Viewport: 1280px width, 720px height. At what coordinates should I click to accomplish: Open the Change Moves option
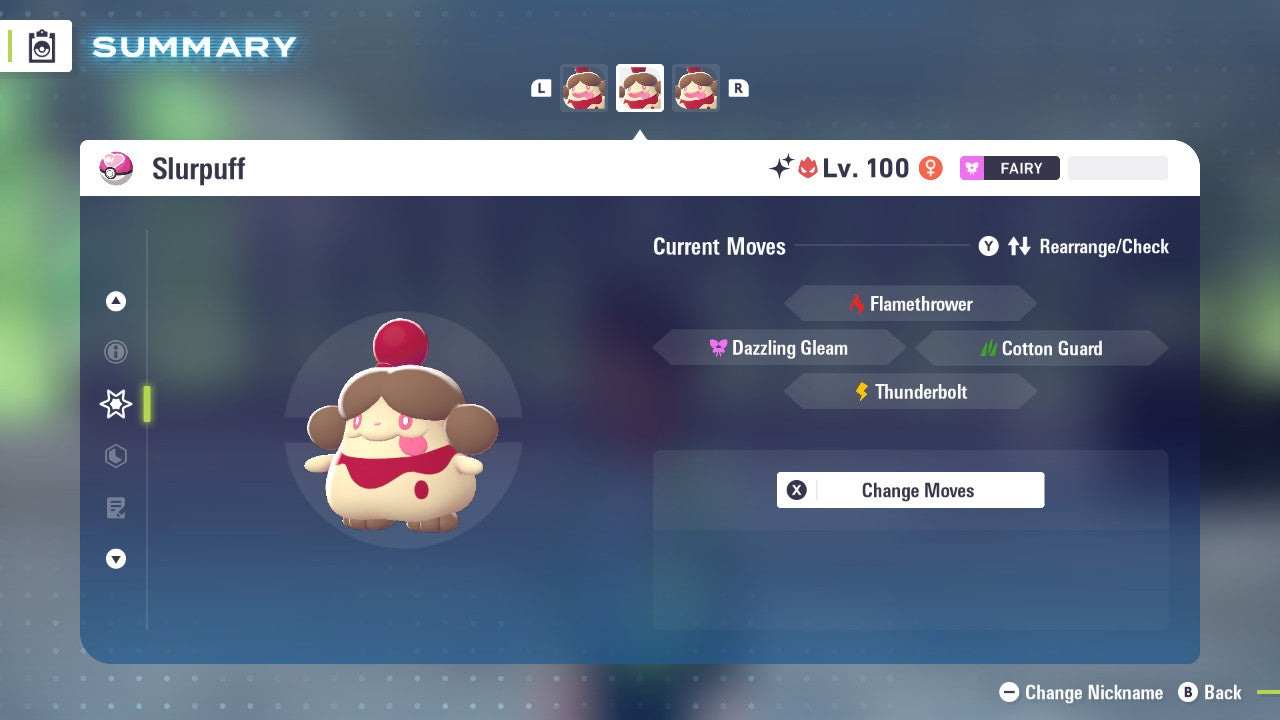click(910, 490)
